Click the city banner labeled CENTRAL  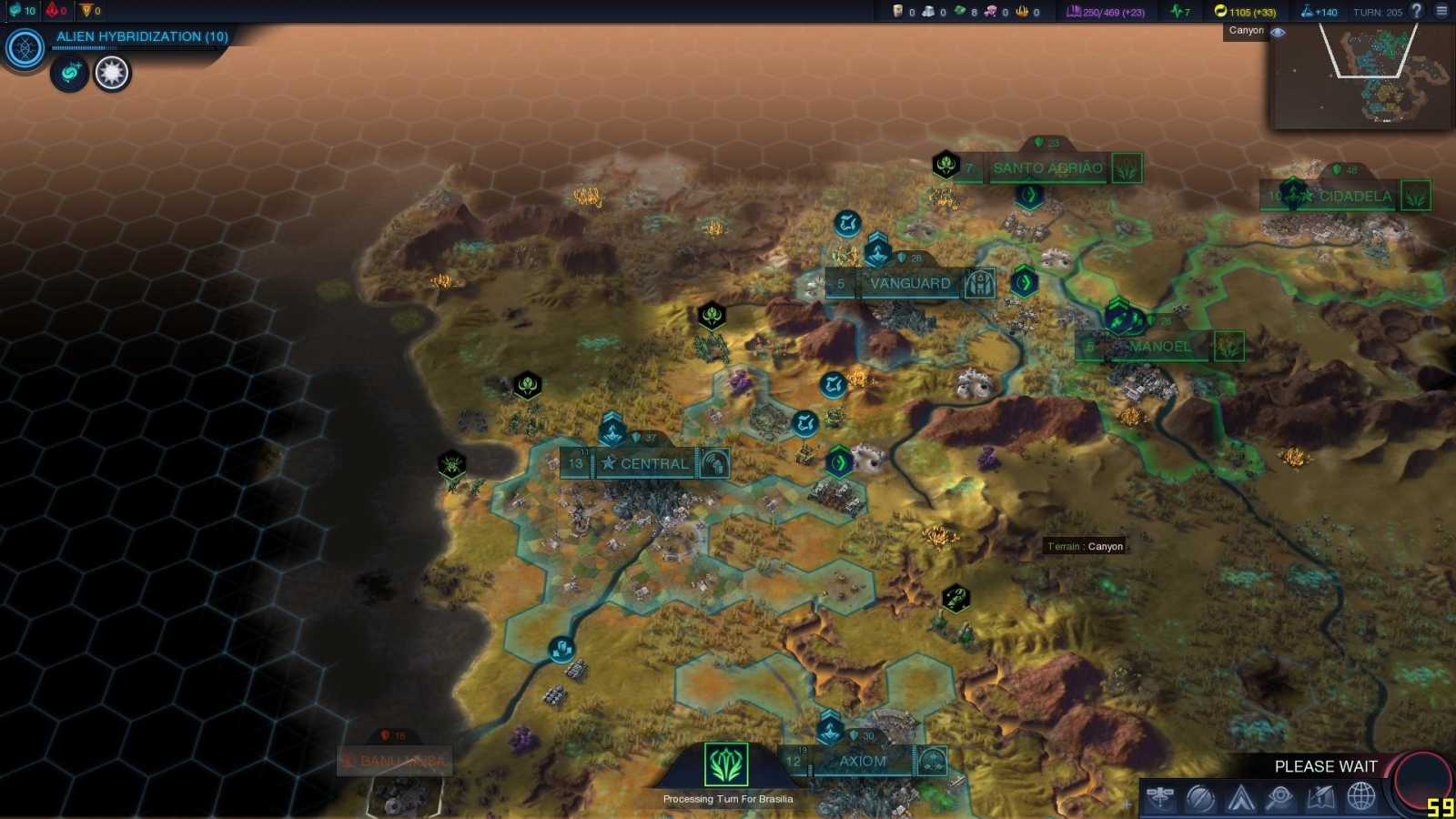(652, 464)
